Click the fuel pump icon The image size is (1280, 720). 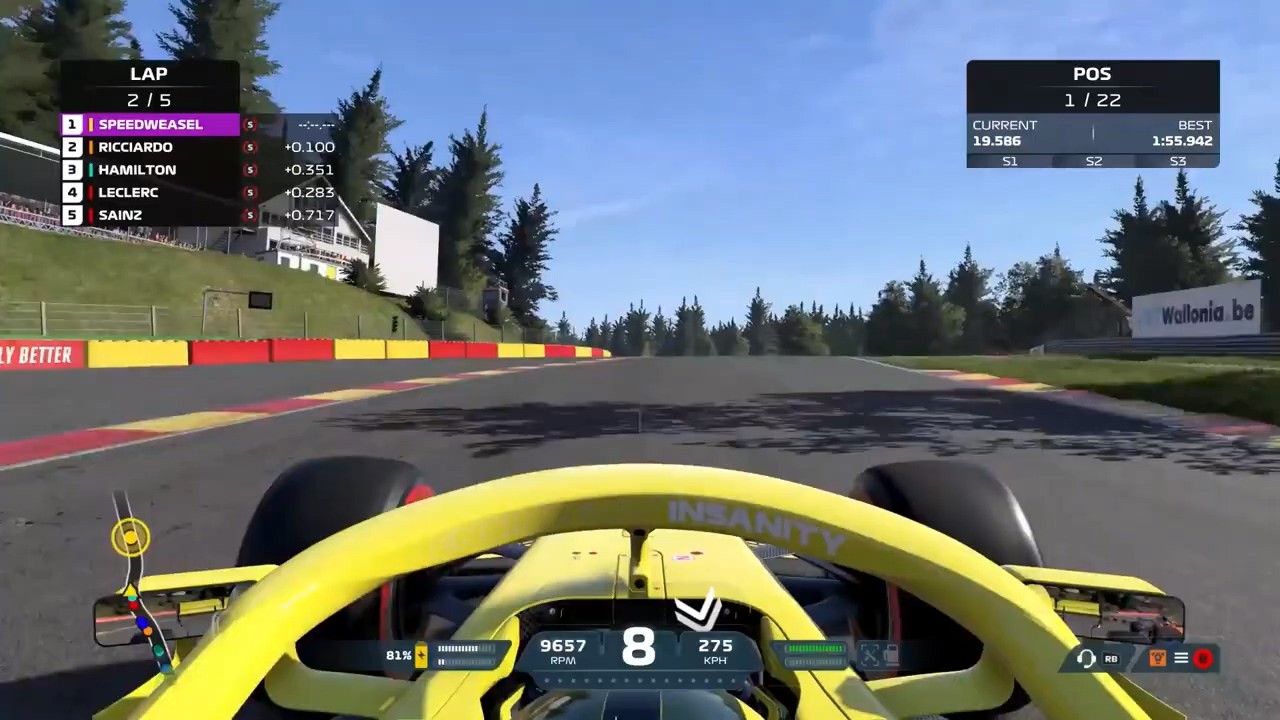click(890, 655)
